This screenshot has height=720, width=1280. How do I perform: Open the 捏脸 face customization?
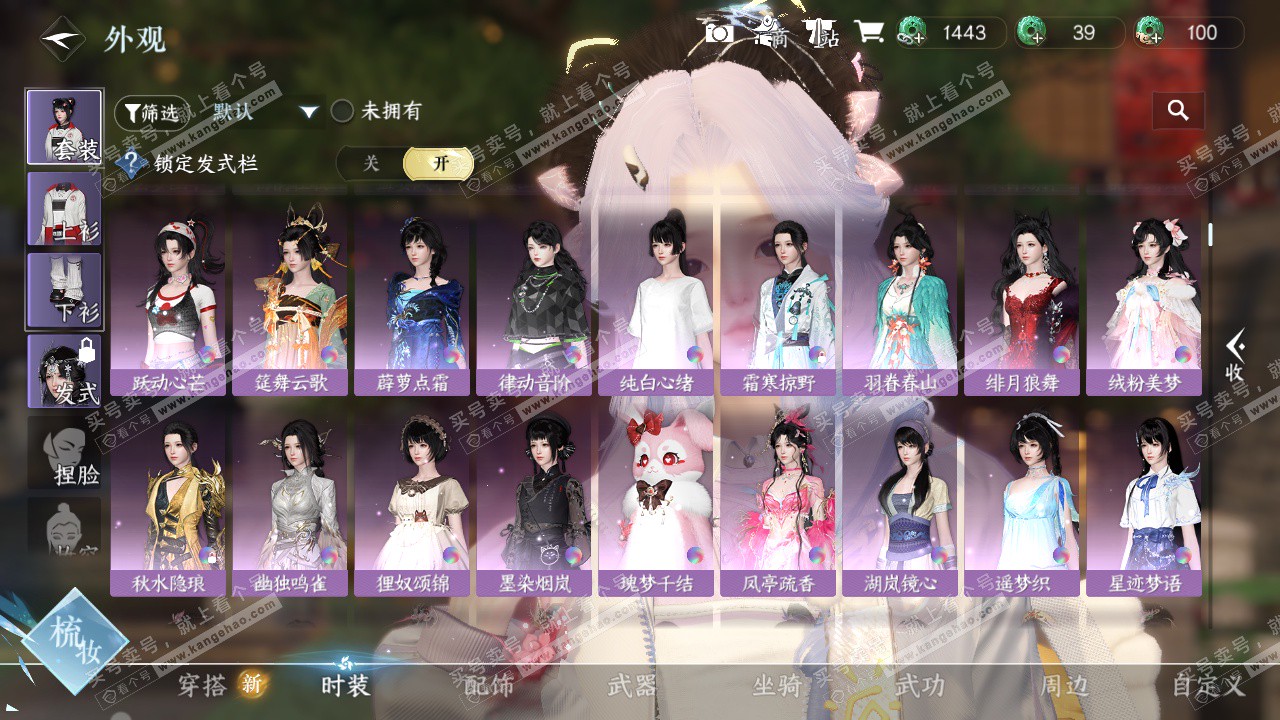pos(64,453)
